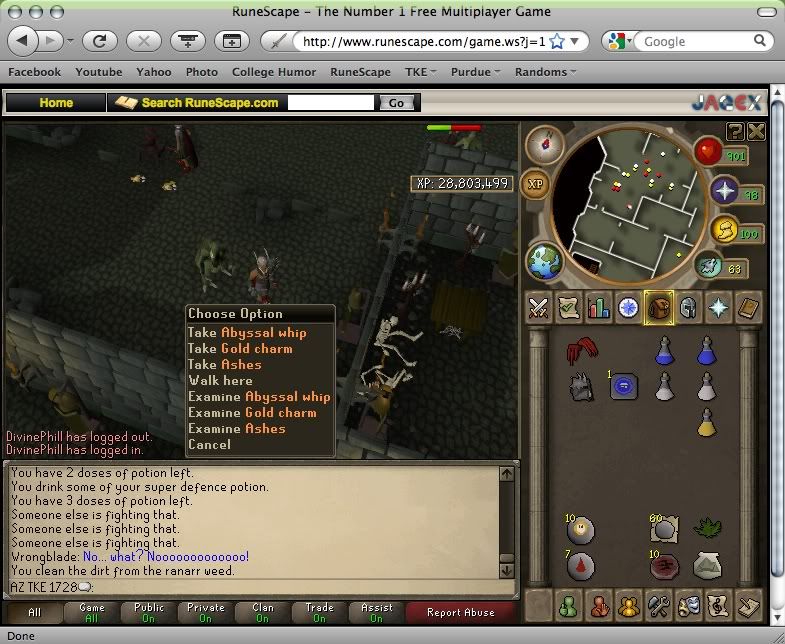
Task: Open the Trade chat filter
Action: tap(320, 612)
